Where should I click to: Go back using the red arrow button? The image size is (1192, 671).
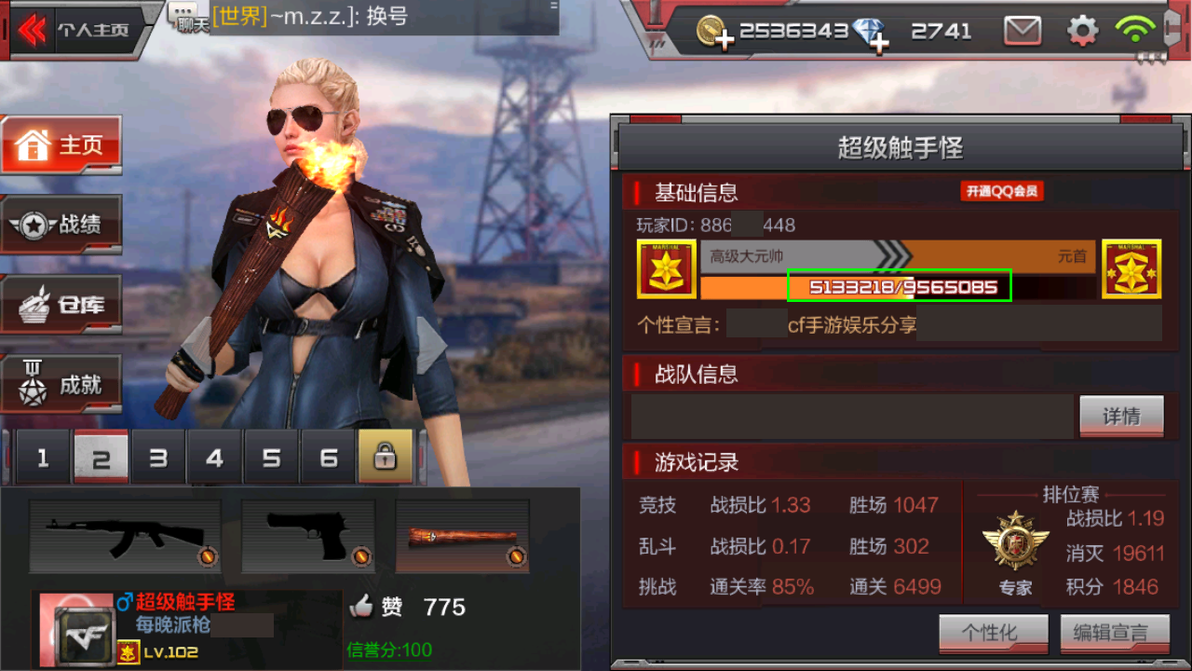[x=32, y=30]
